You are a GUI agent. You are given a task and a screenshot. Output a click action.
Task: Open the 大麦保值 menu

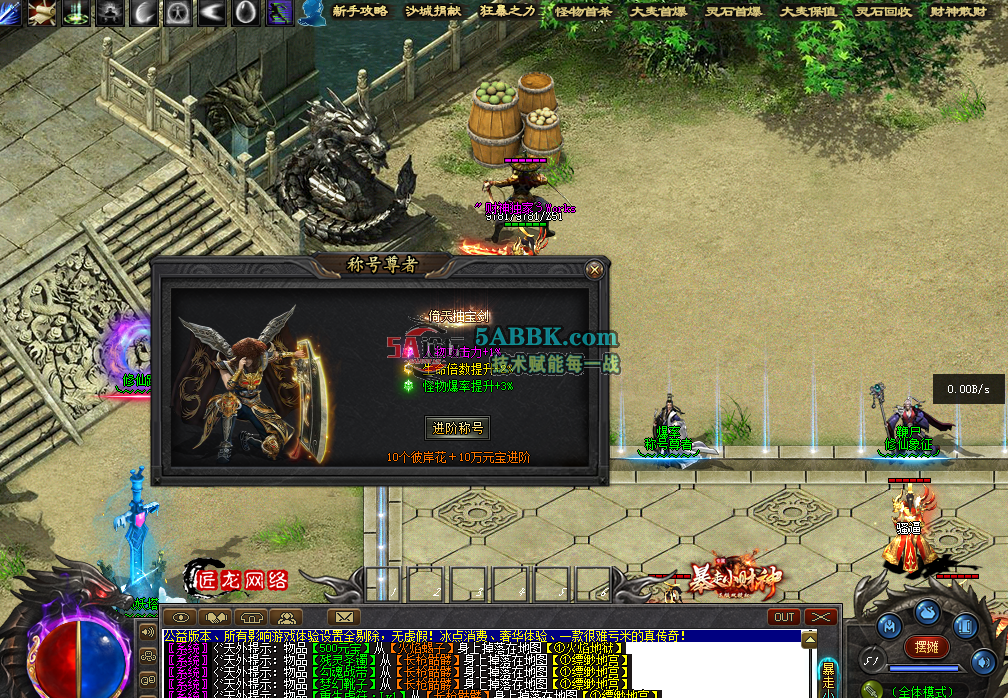click(808, 11)
